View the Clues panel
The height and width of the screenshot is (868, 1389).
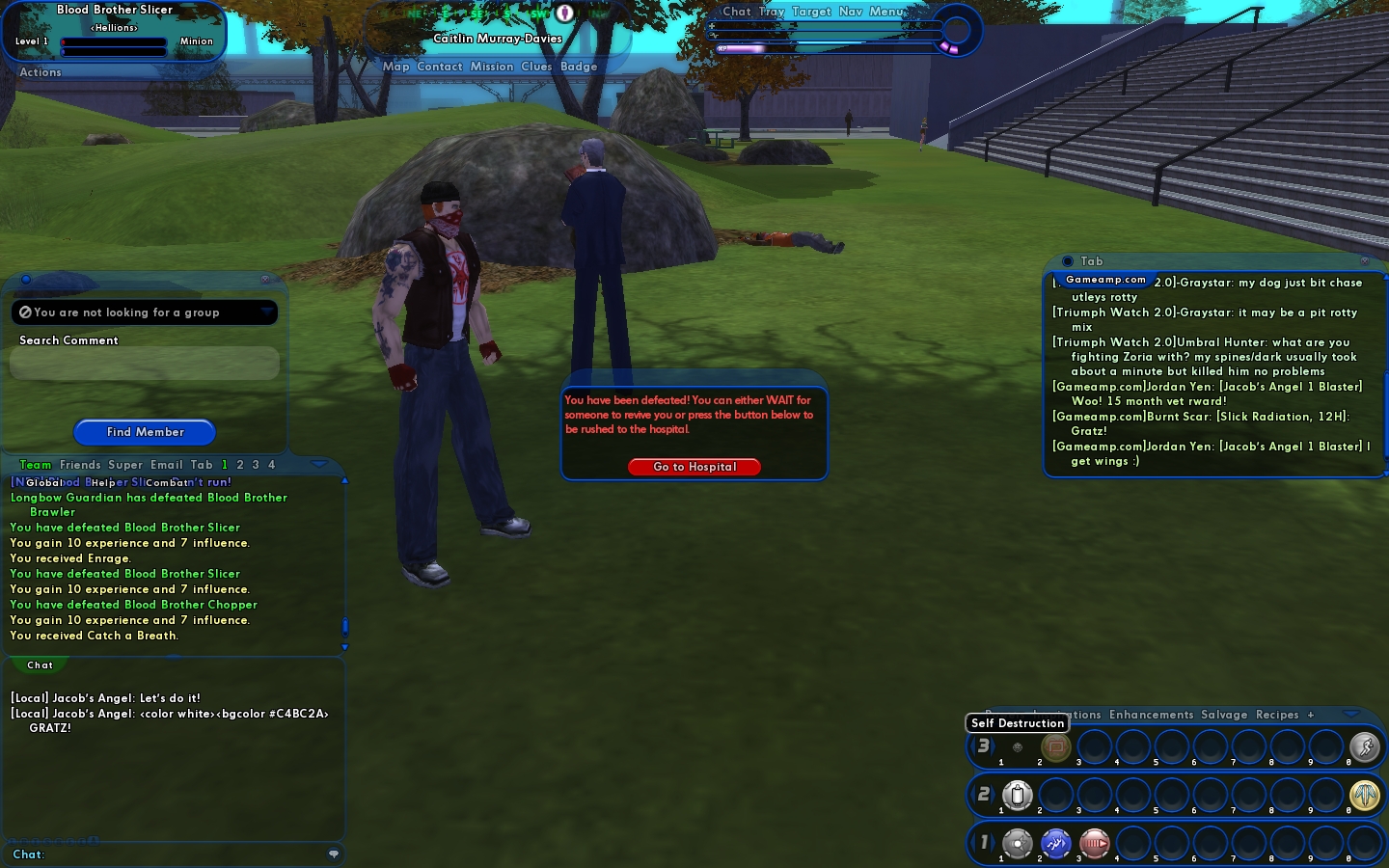click(536, 67)
